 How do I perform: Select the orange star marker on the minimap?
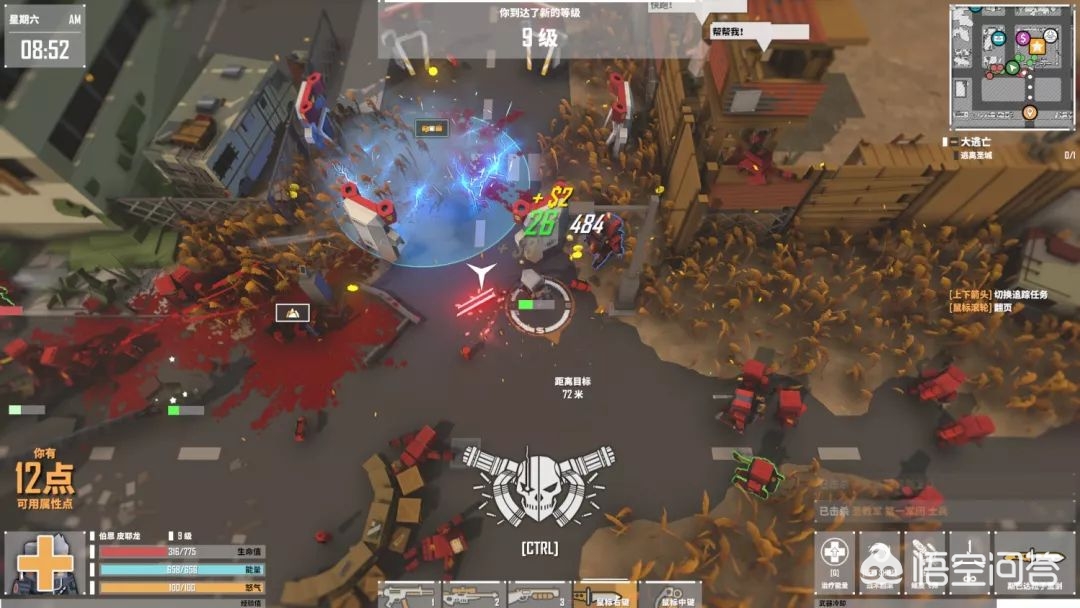point(1038,46)
